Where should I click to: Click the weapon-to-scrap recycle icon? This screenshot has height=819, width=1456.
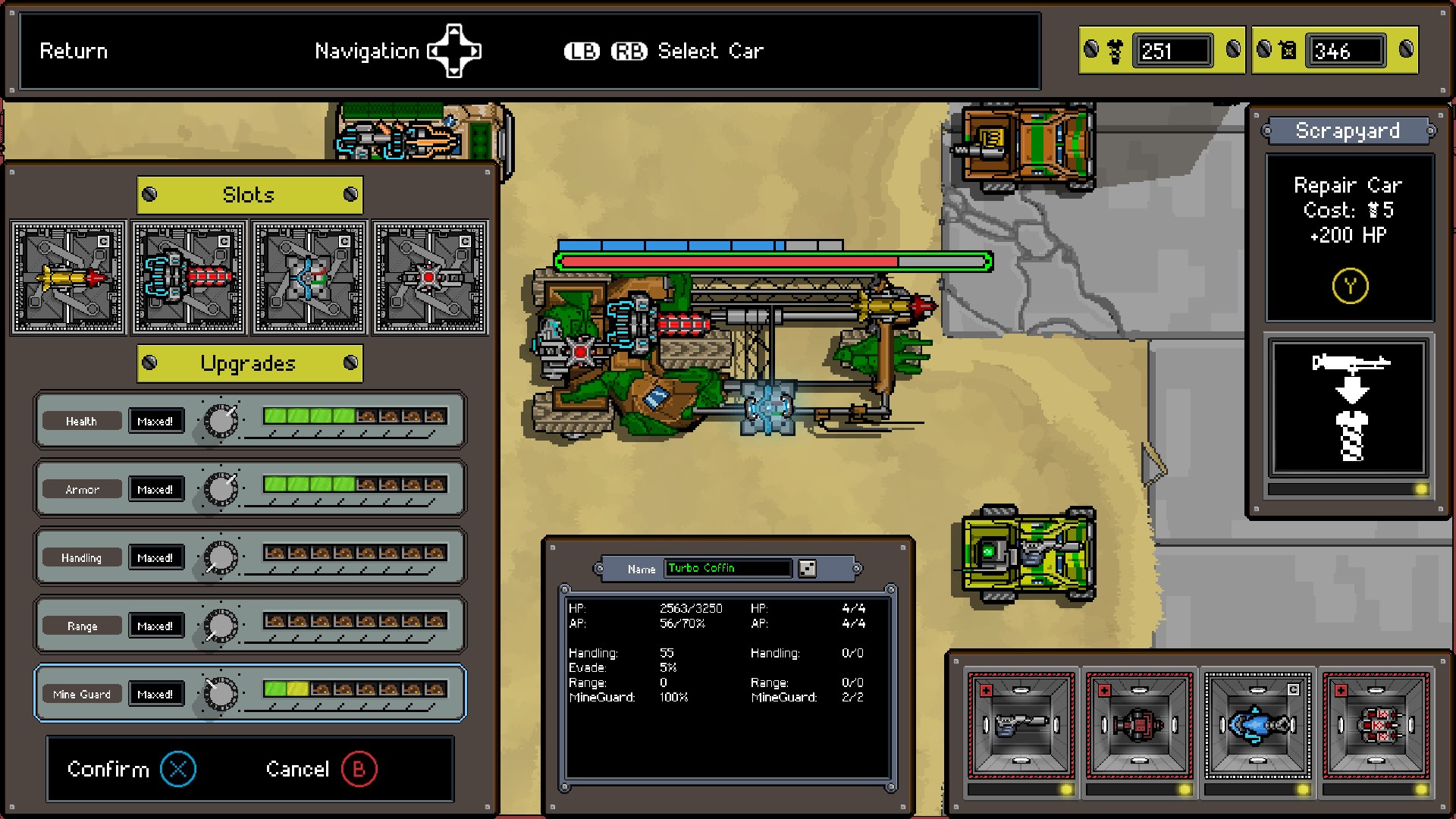[x=1351, y=409]
